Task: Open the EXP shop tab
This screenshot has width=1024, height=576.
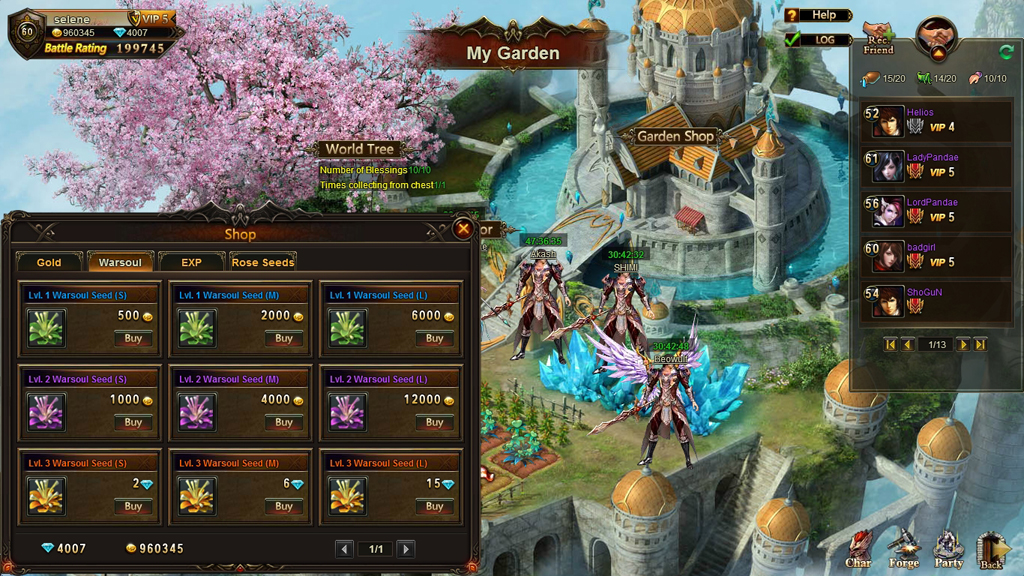Action: click(191, 262)
